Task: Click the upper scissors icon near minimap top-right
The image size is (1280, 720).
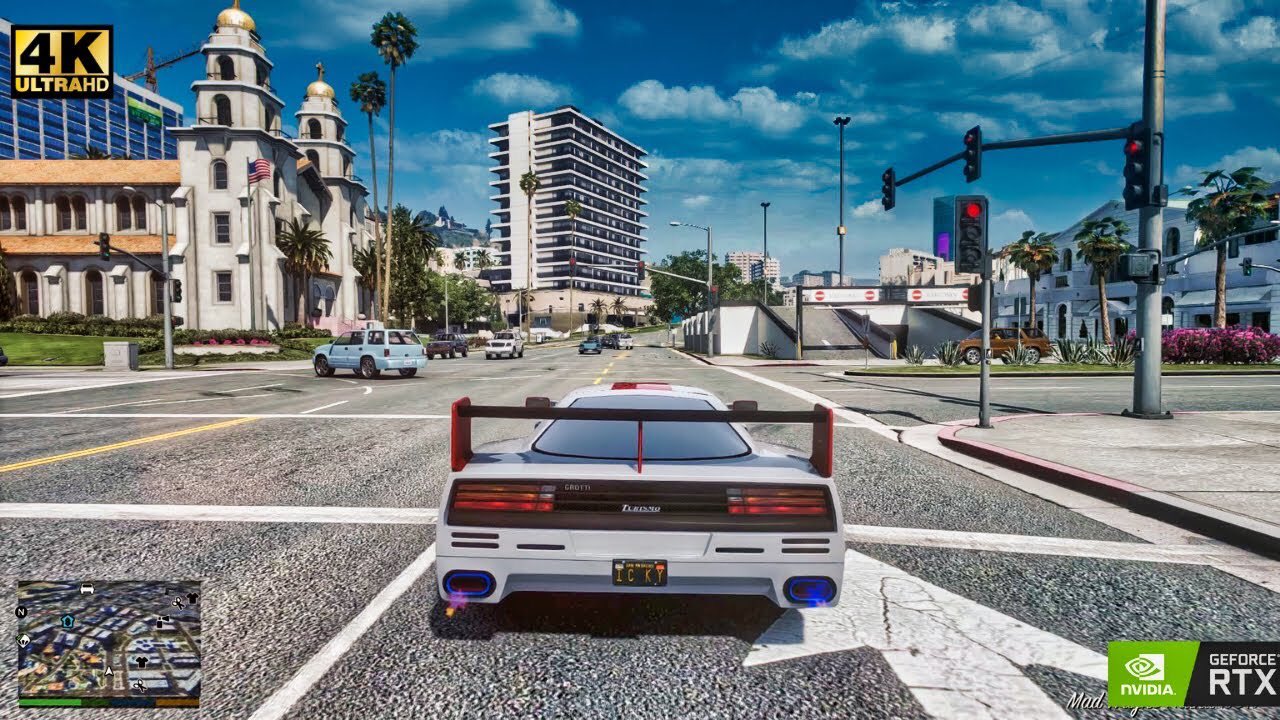Action: pyautogui.click(x=178, y=603)
